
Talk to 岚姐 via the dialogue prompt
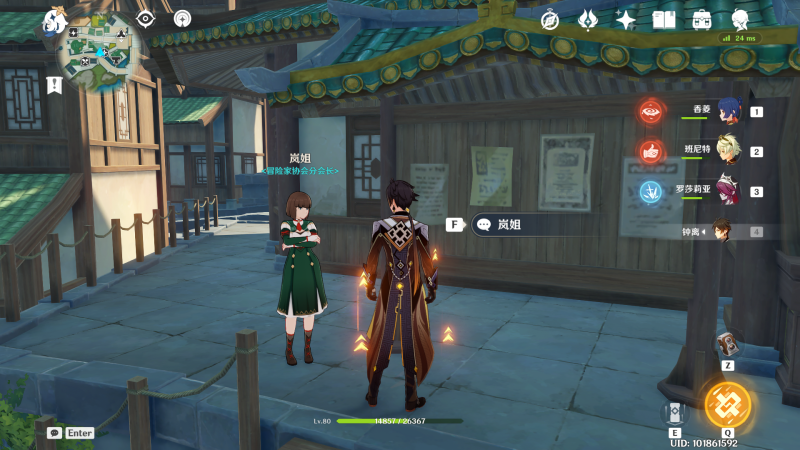click(x=510, y=225)
